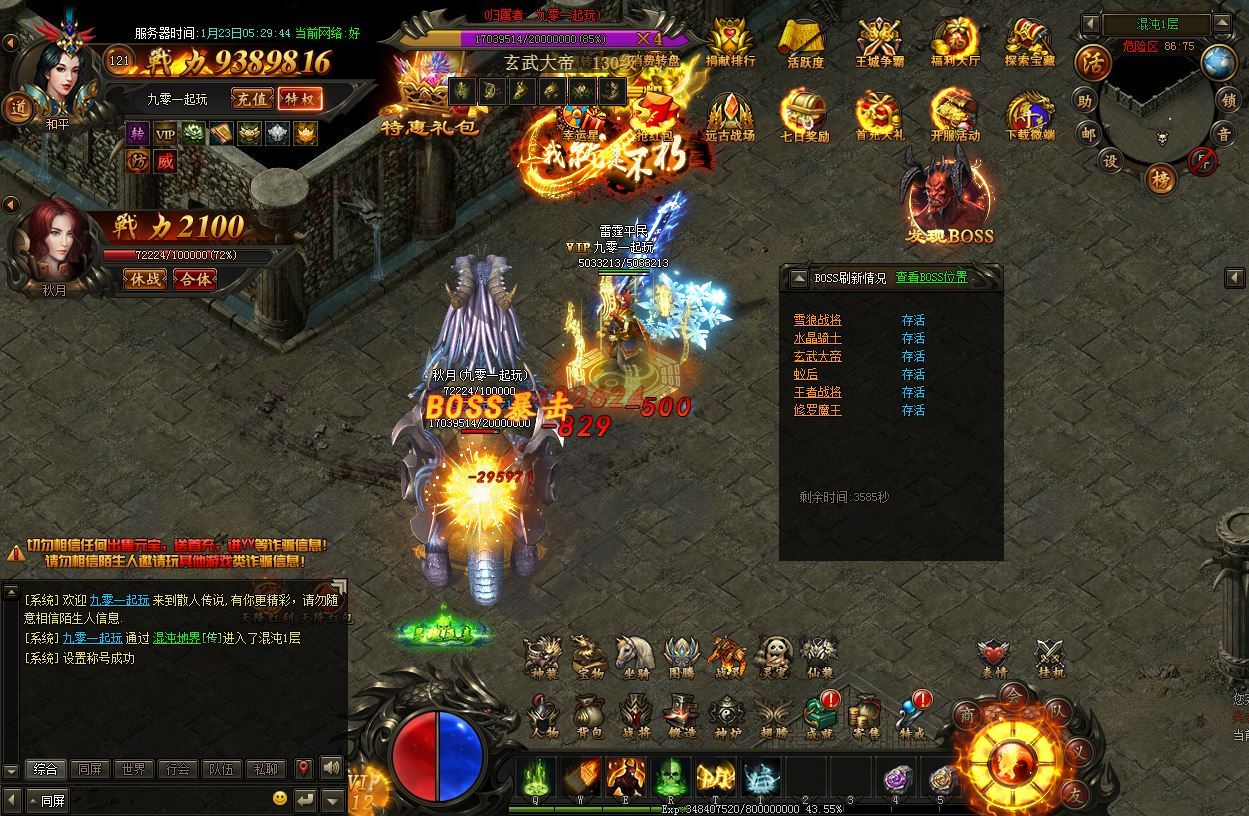Open the 坐骑 mount panel

tap(634, 656)
